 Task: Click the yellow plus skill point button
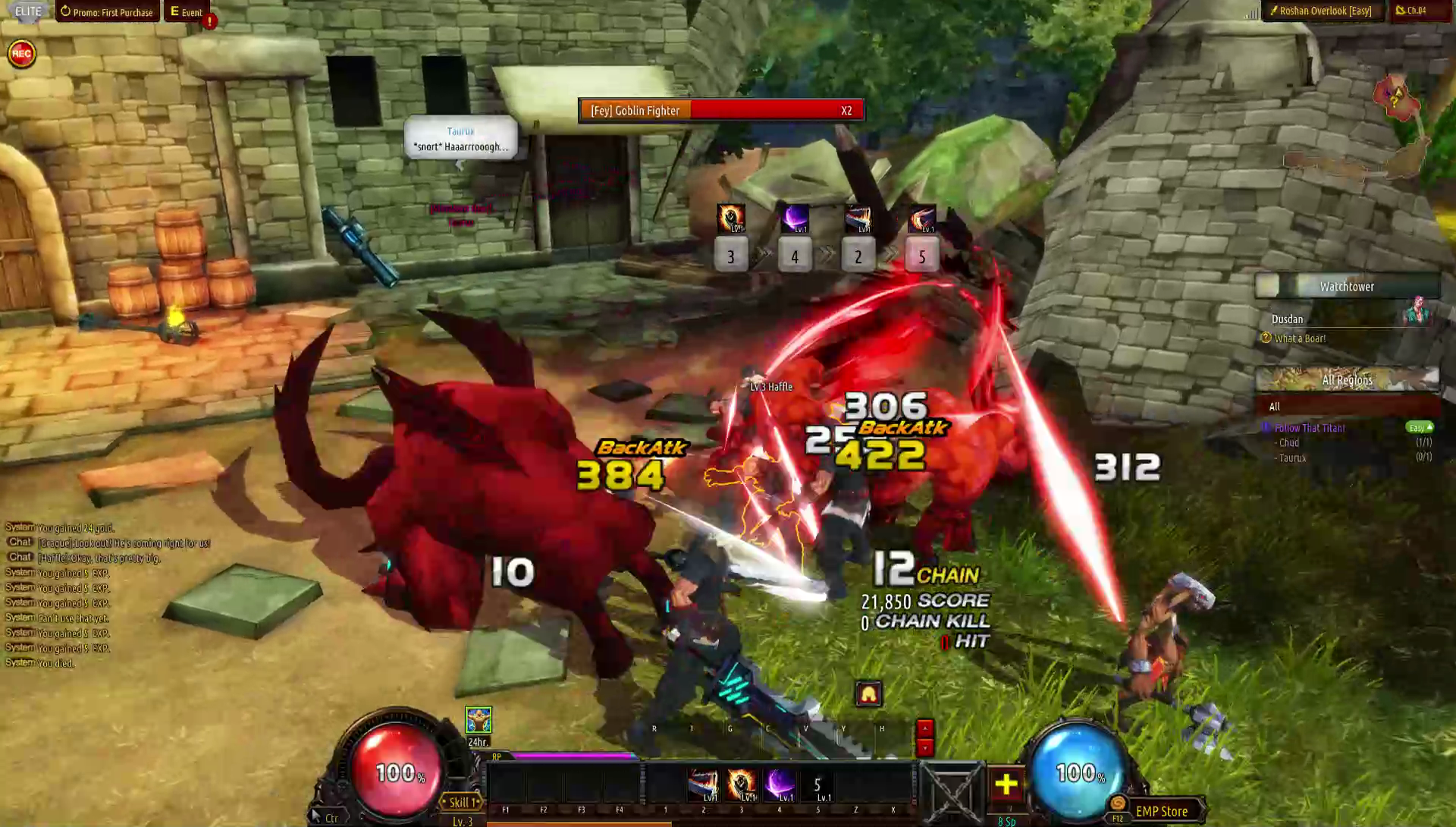[x=1006, y=785]
